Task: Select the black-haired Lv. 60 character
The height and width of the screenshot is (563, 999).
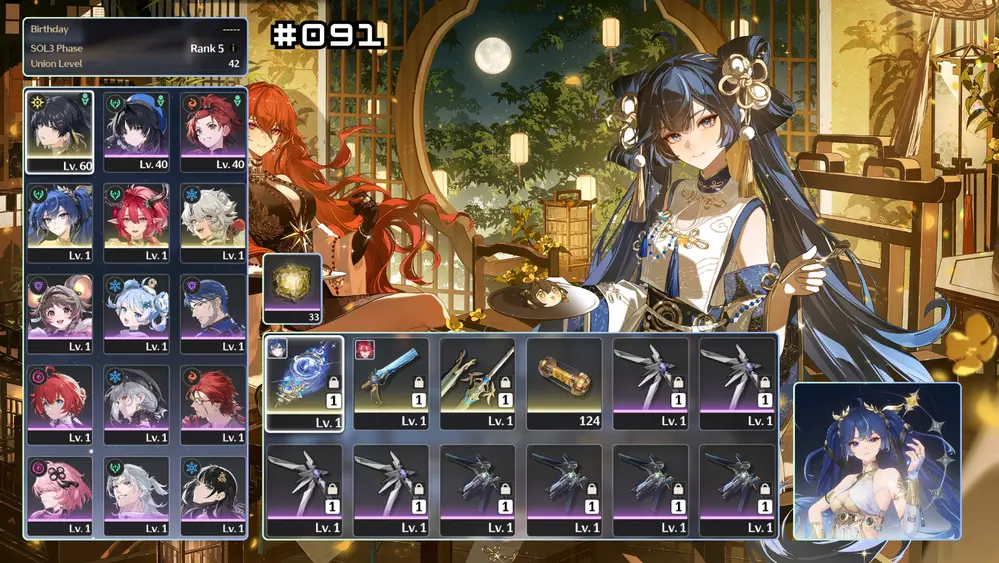Action: coord(60,132)
